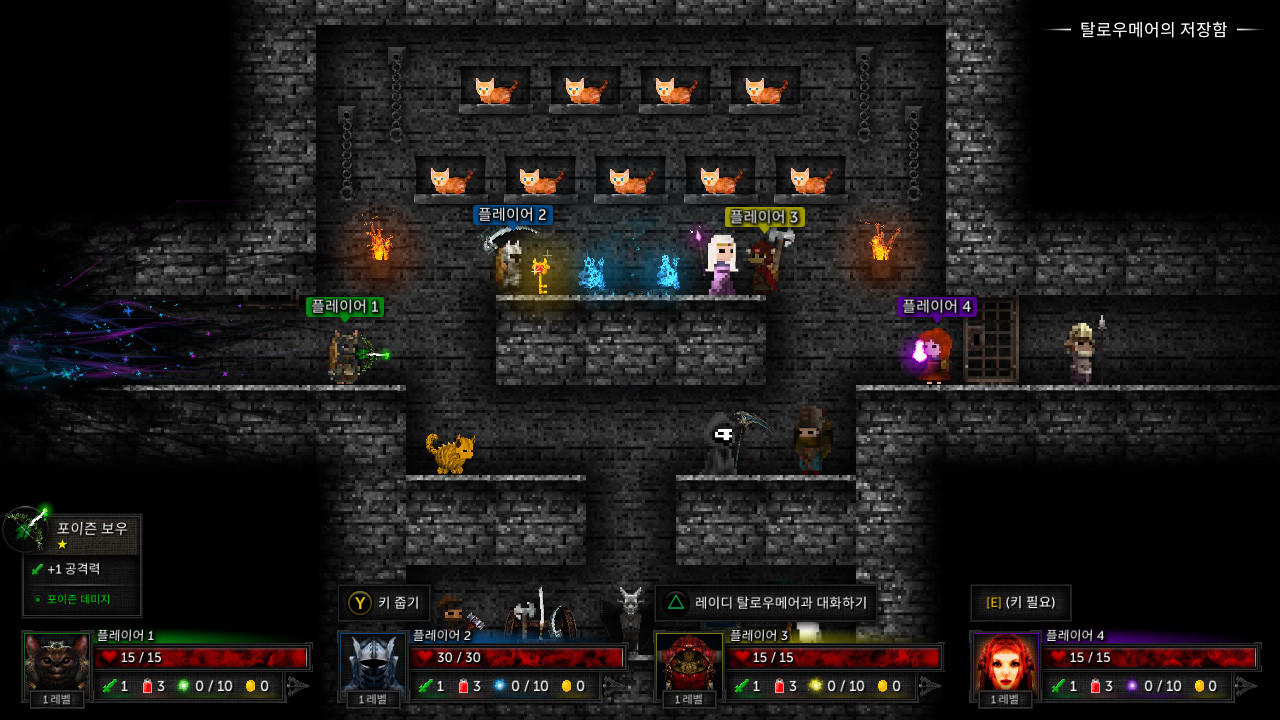Click the [E] 키 필요 key prompt
The width and height of the screenshot is (1280, 720).
(x=1020, y=603)
